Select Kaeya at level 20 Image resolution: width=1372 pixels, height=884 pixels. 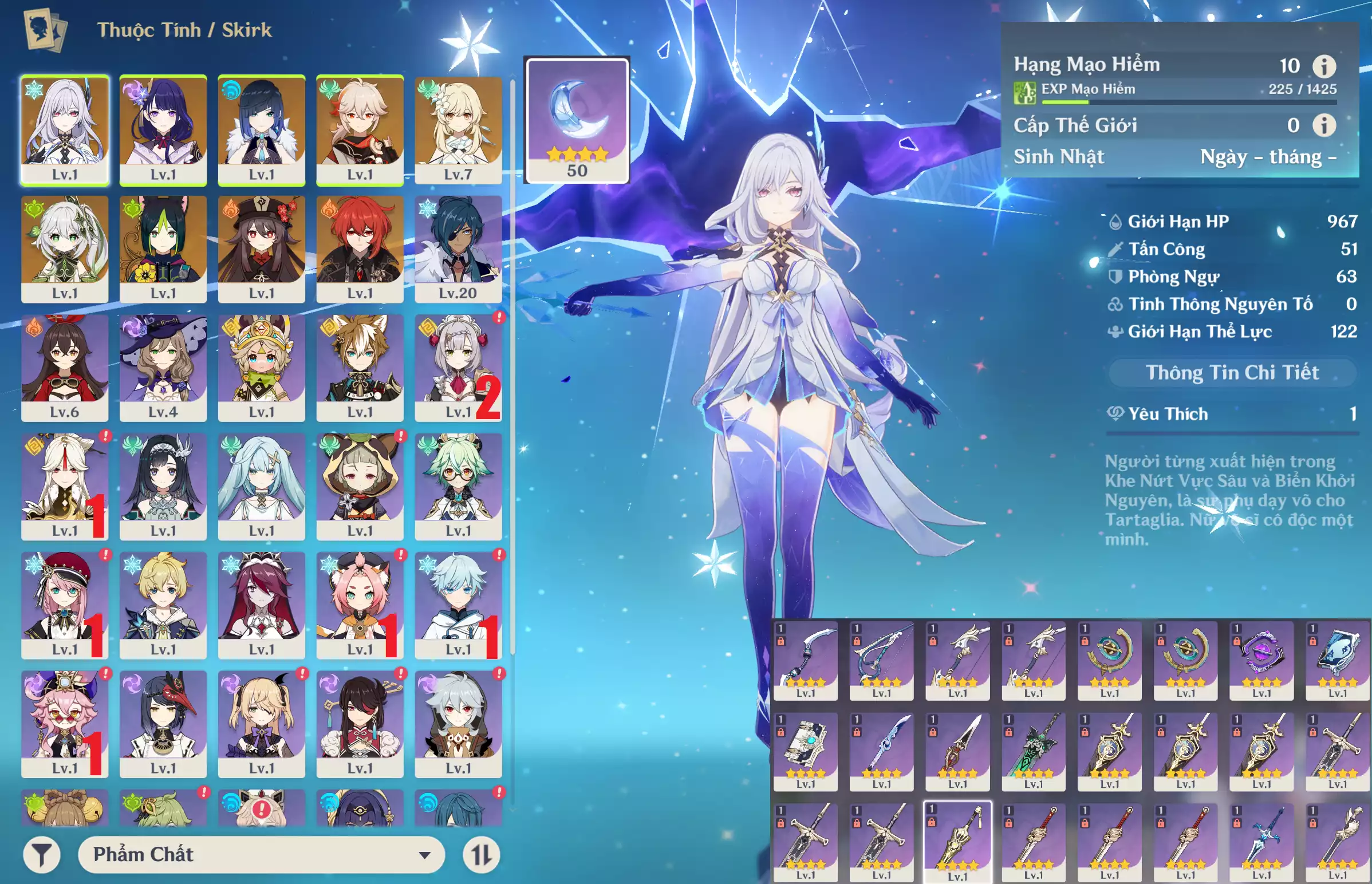pos(458,248)
